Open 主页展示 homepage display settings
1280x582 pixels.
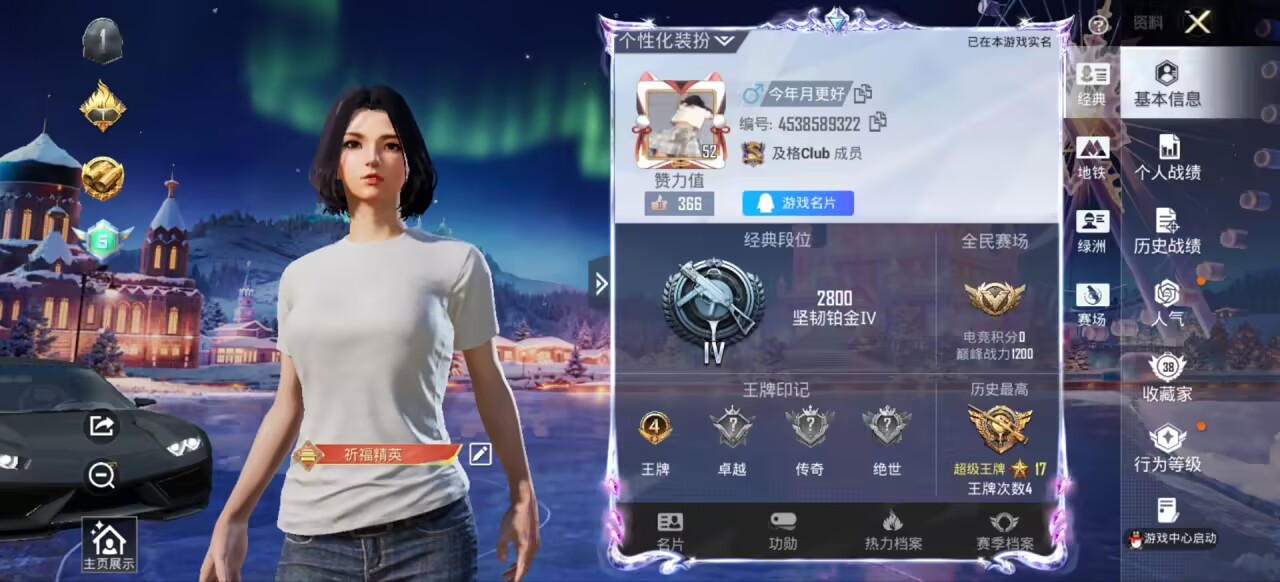[108, 546]
